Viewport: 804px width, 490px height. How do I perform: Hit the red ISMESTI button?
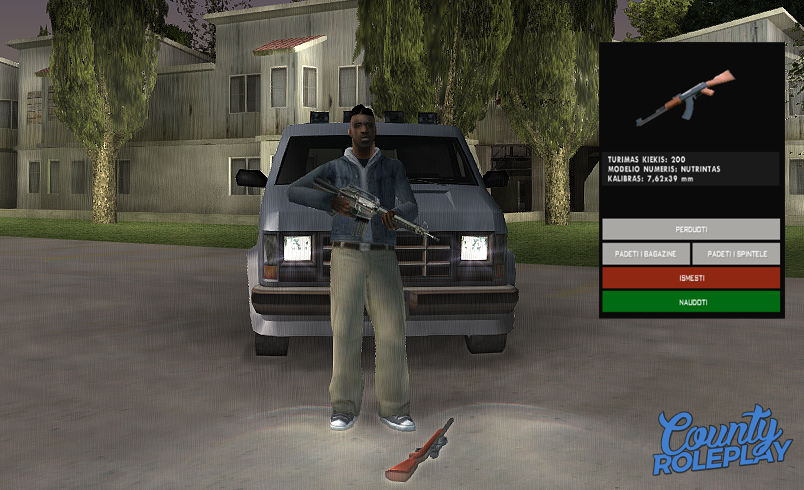coord(690,278)
